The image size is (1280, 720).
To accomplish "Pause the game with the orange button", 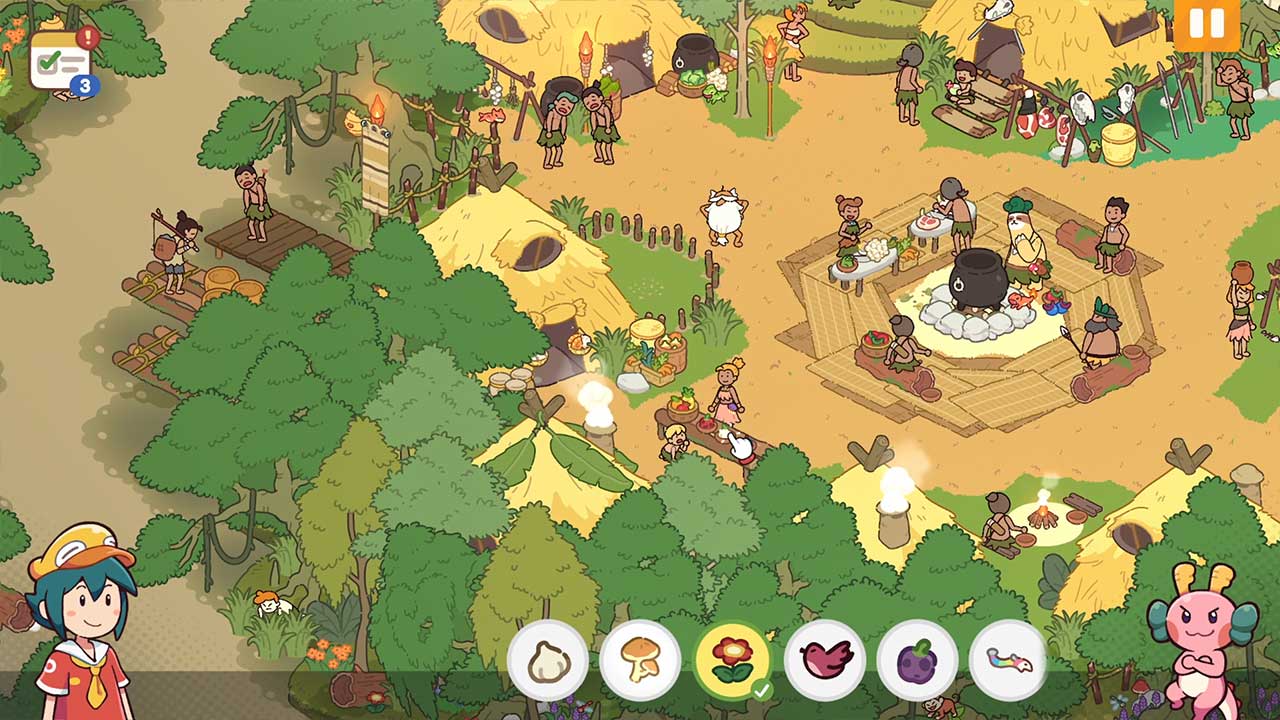I will 1206,24.
